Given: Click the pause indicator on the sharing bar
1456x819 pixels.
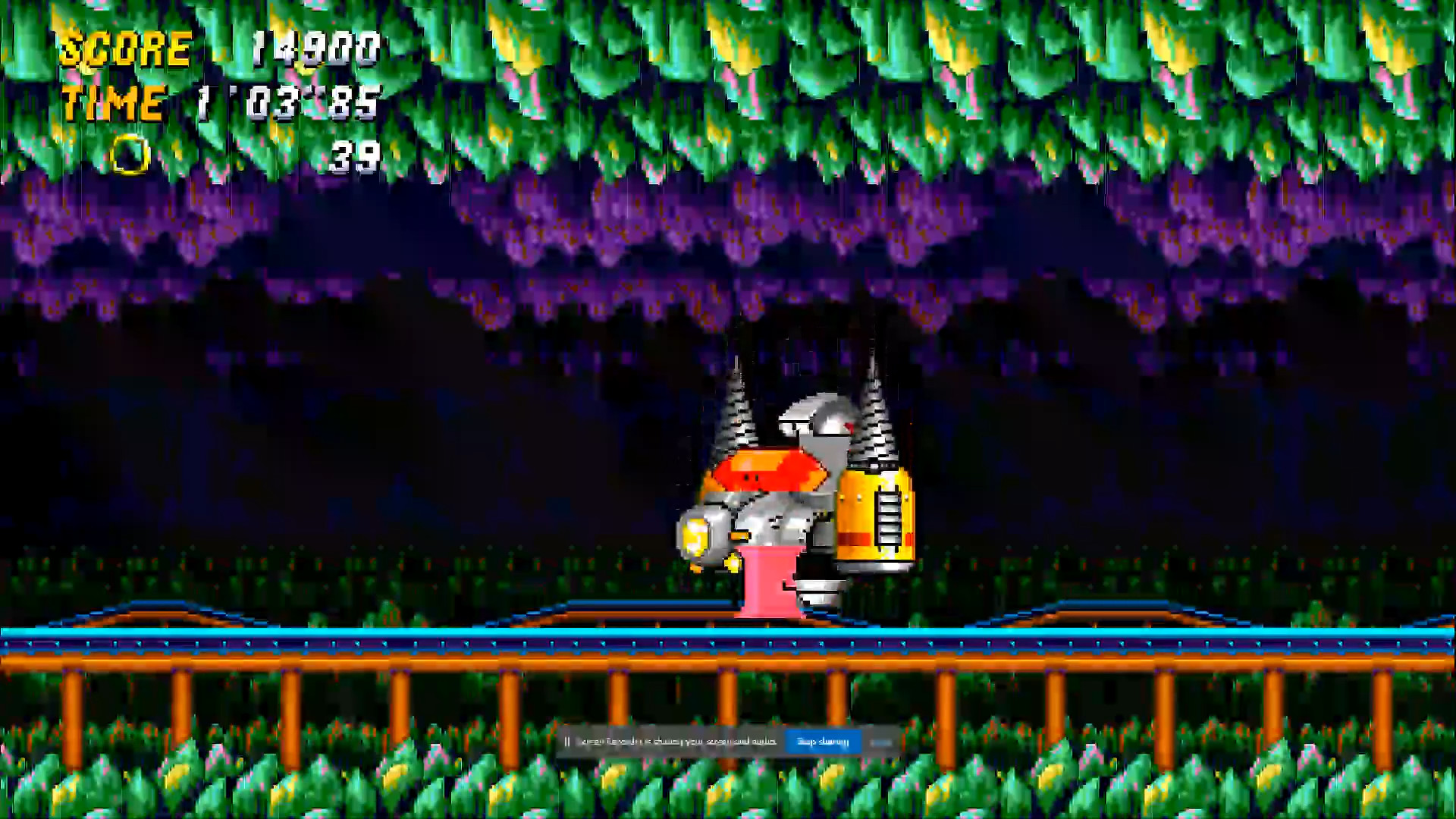Looking at the screenshot, I should pos(568,741).
